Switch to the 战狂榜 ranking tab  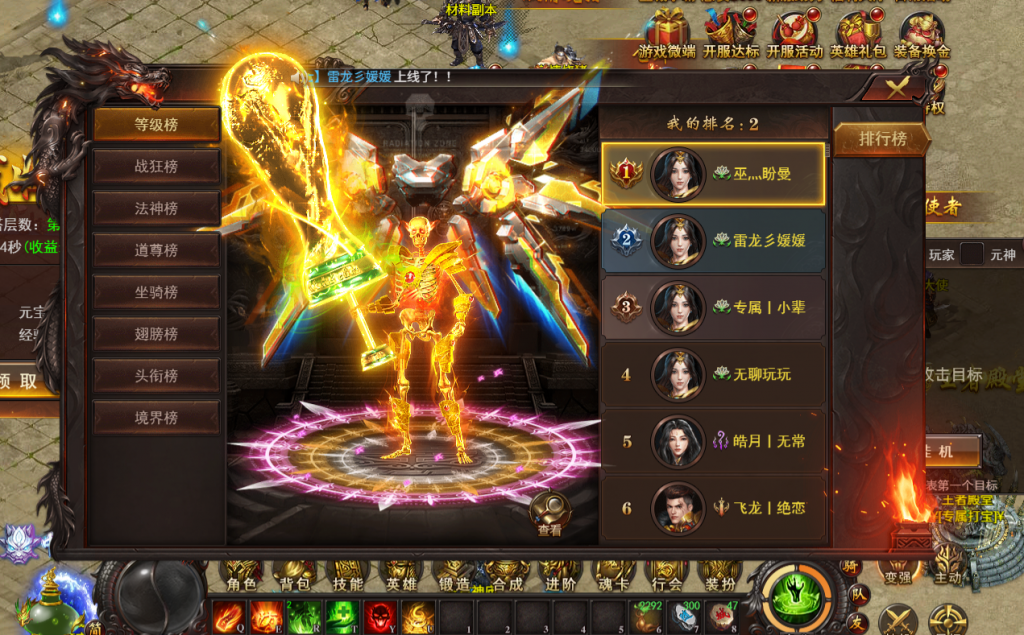(157, 167)
